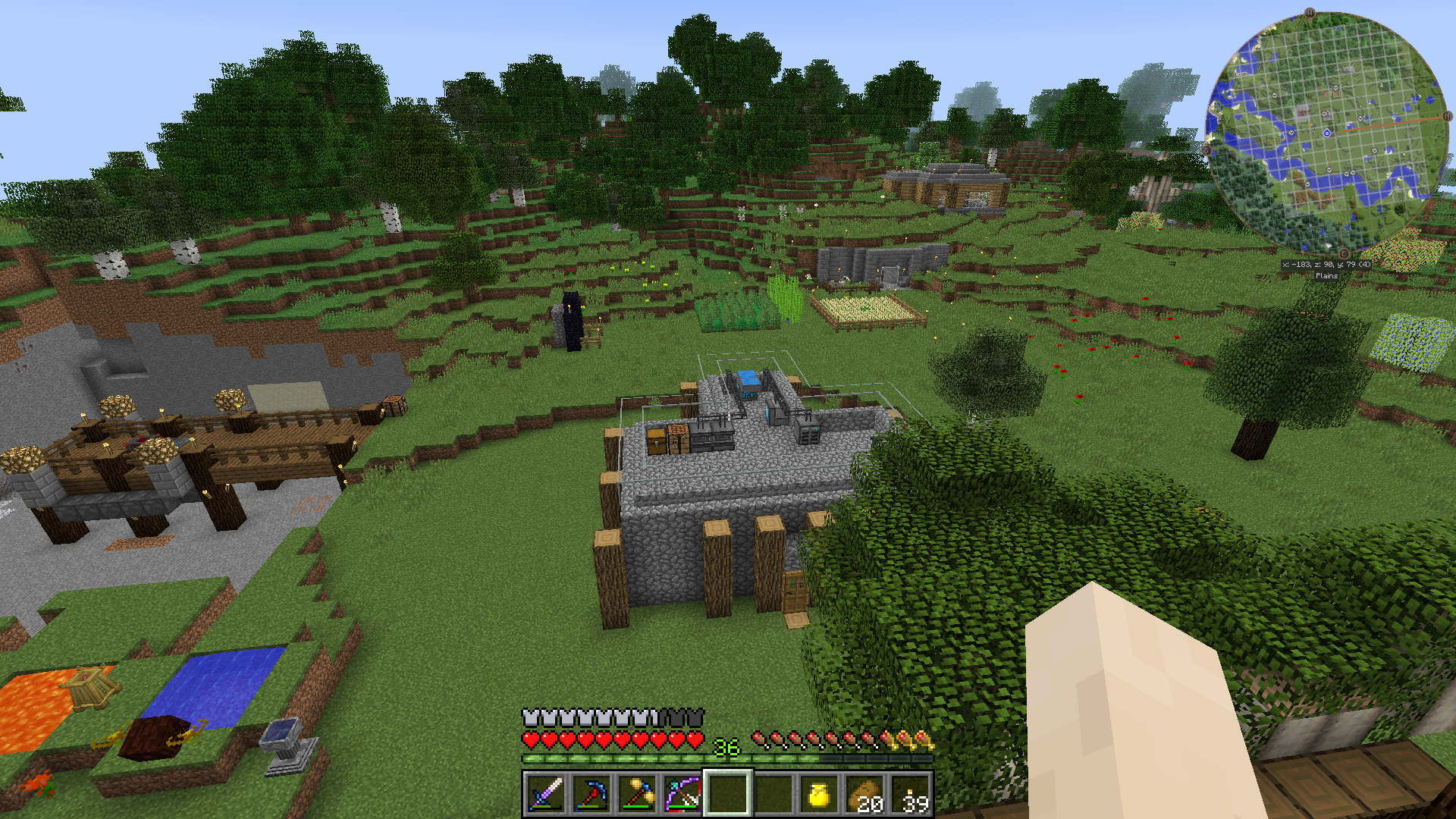Choose the torch stack of 39
Screen dimensions: 1456x819
910,794
